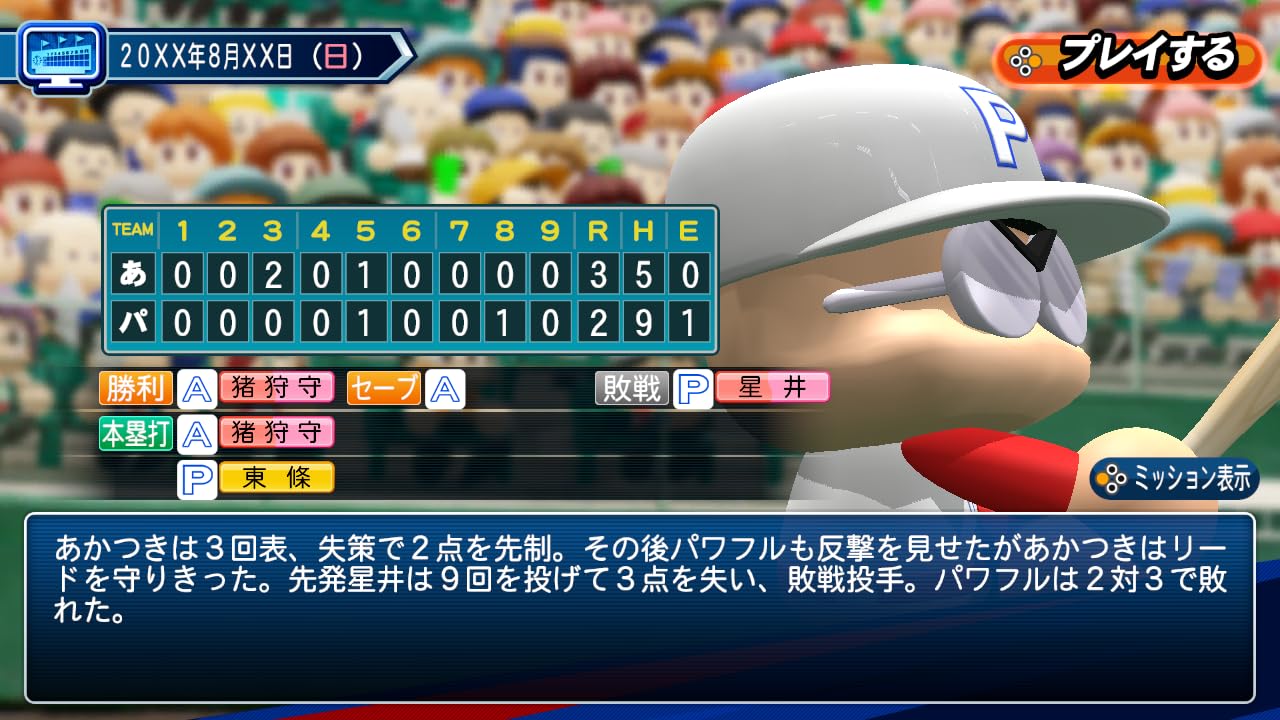Toggle the 勝利 result label
The width and height of the screenshot is (1280, 720).
point(135,388)
